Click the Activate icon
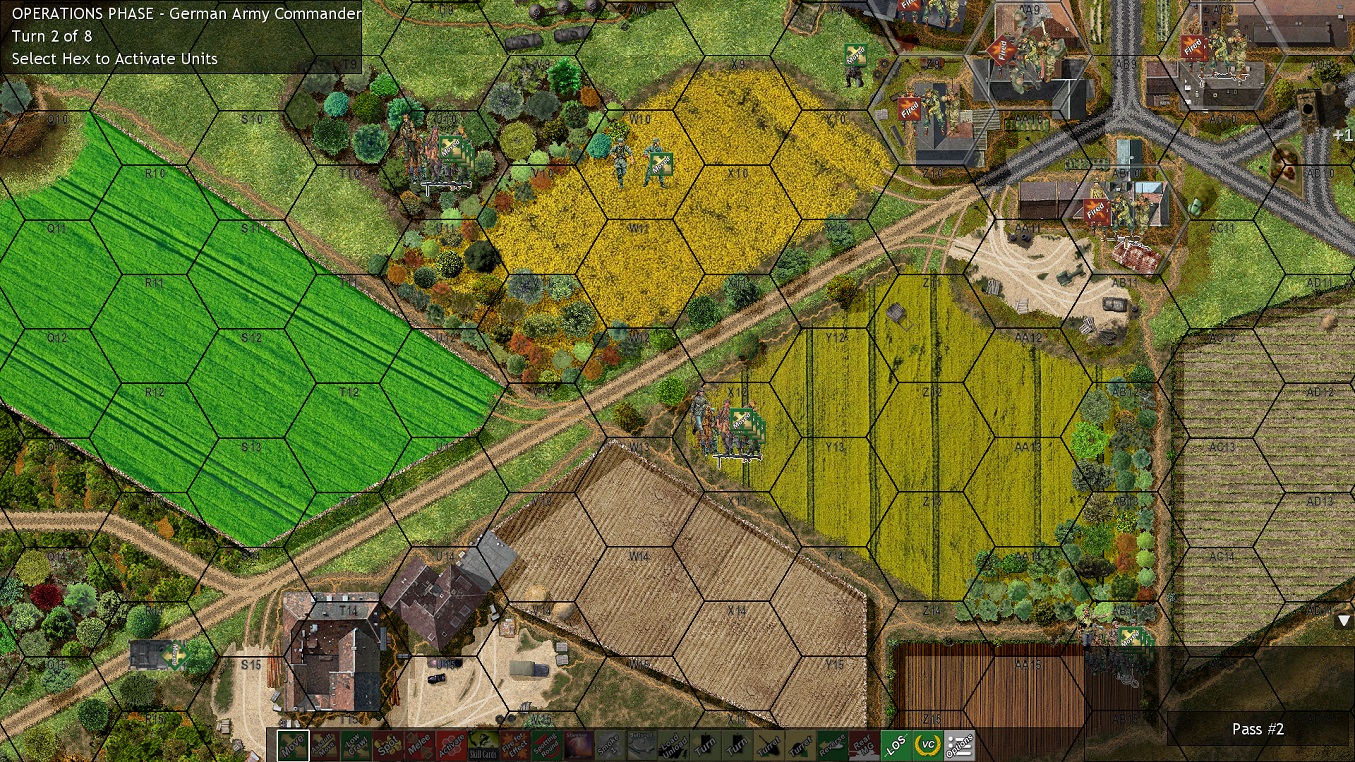This screenshot has height=762, width=1355. (x=452, y=744)
